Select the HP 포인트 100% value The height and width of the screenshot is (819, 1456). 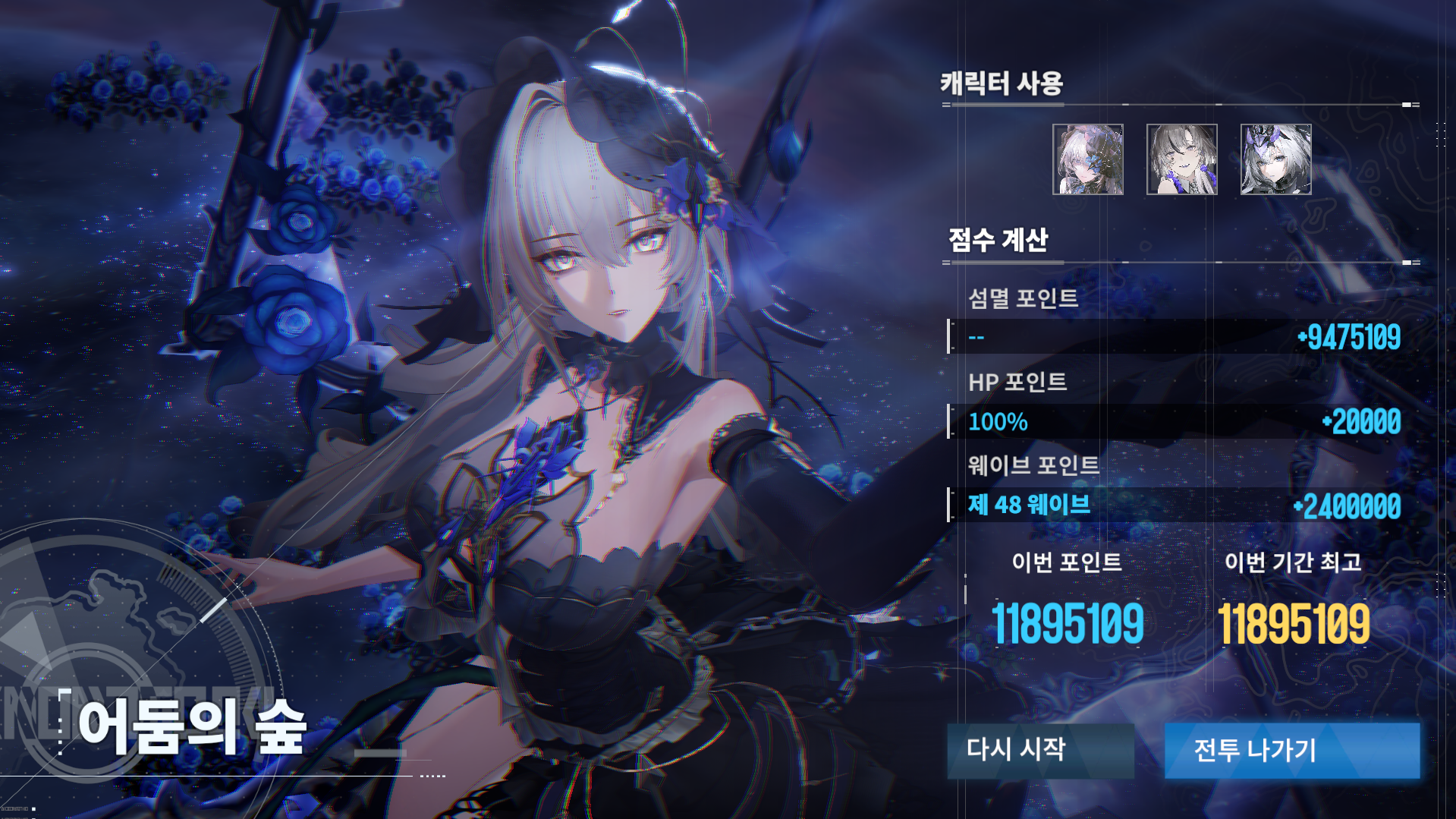point(997,422)
